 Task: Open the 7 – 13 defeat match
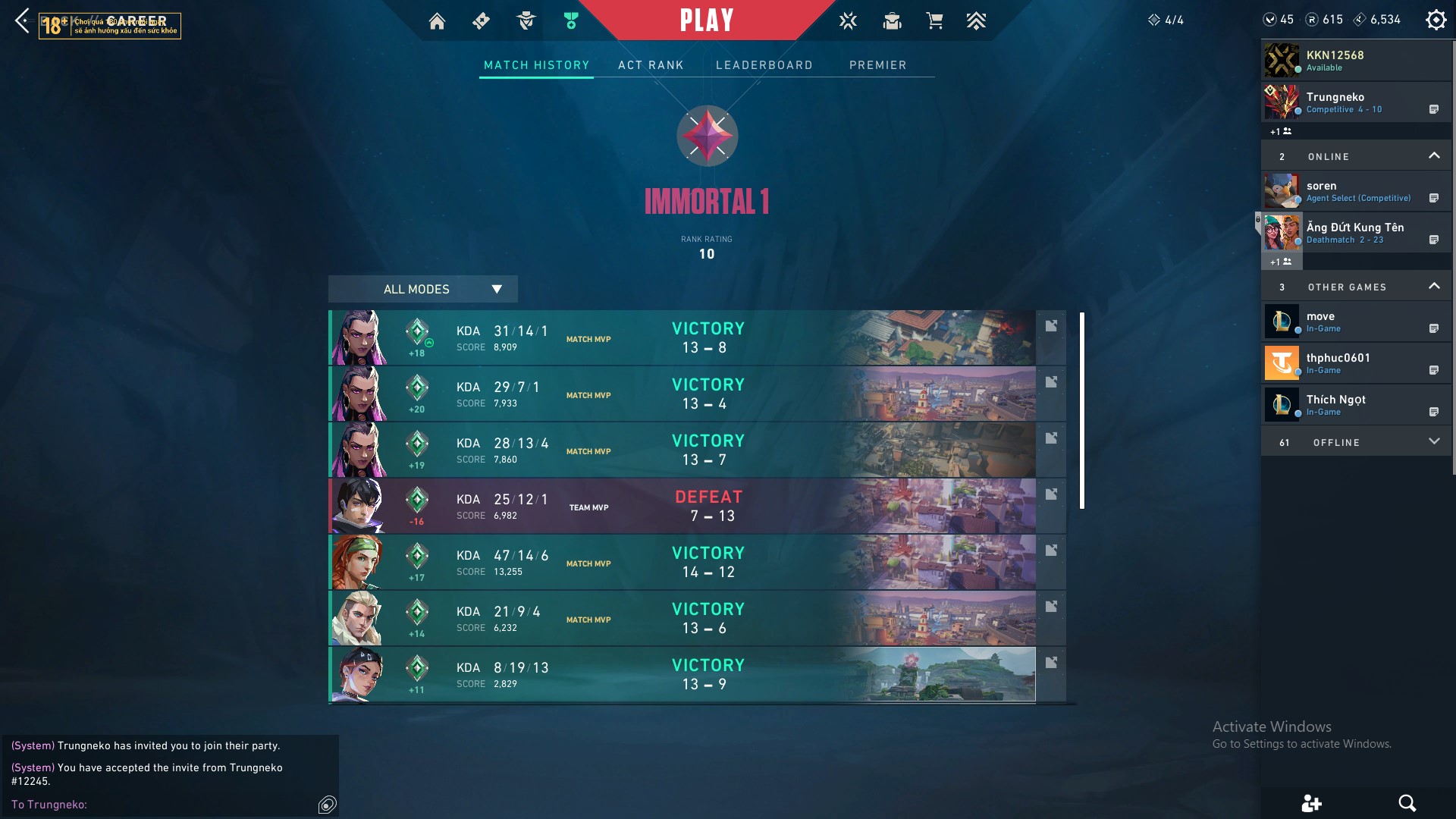(682, 506)
